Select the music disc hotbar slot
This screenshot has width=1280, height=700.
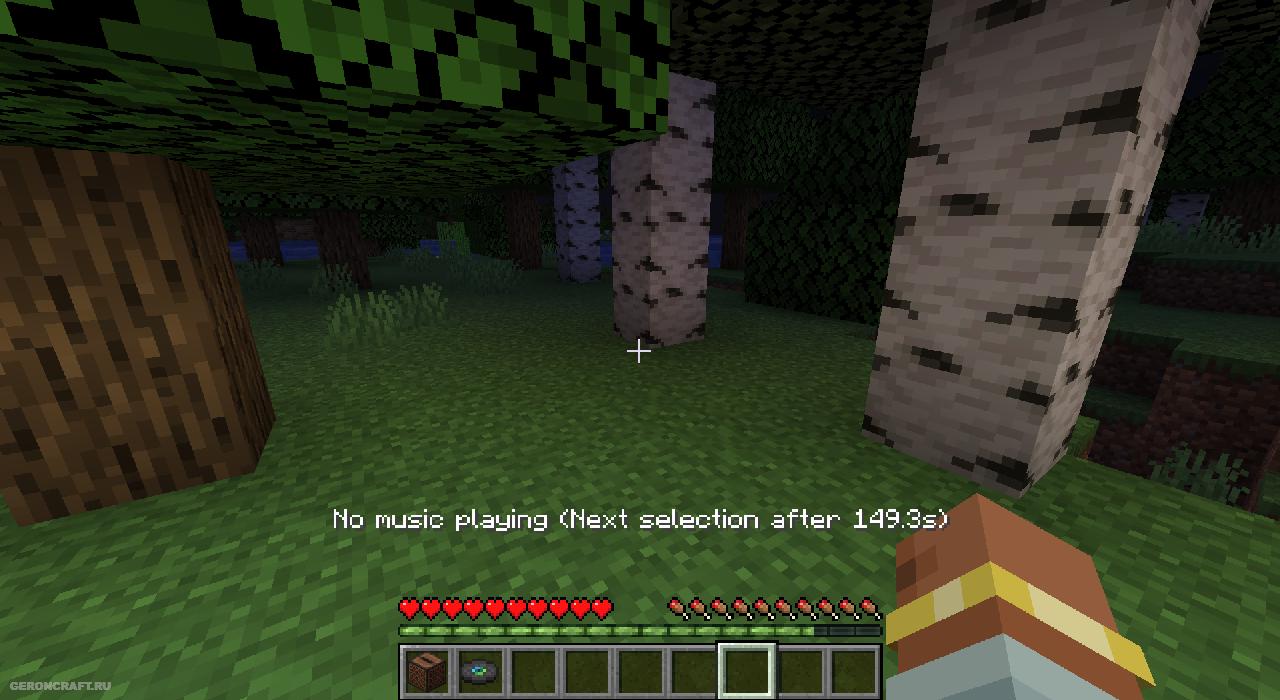(x=481, y=671)
